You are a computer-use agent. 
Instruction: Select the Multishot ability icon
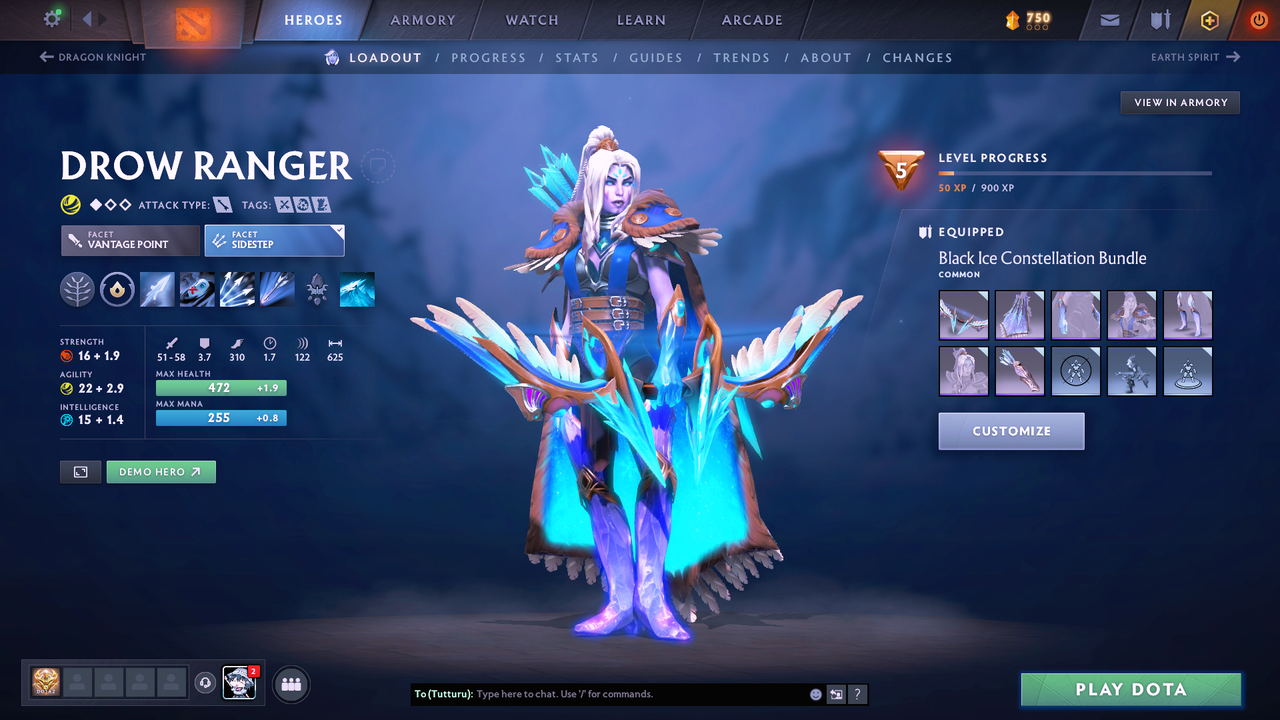pyautogui.click(x=237, y=289)
